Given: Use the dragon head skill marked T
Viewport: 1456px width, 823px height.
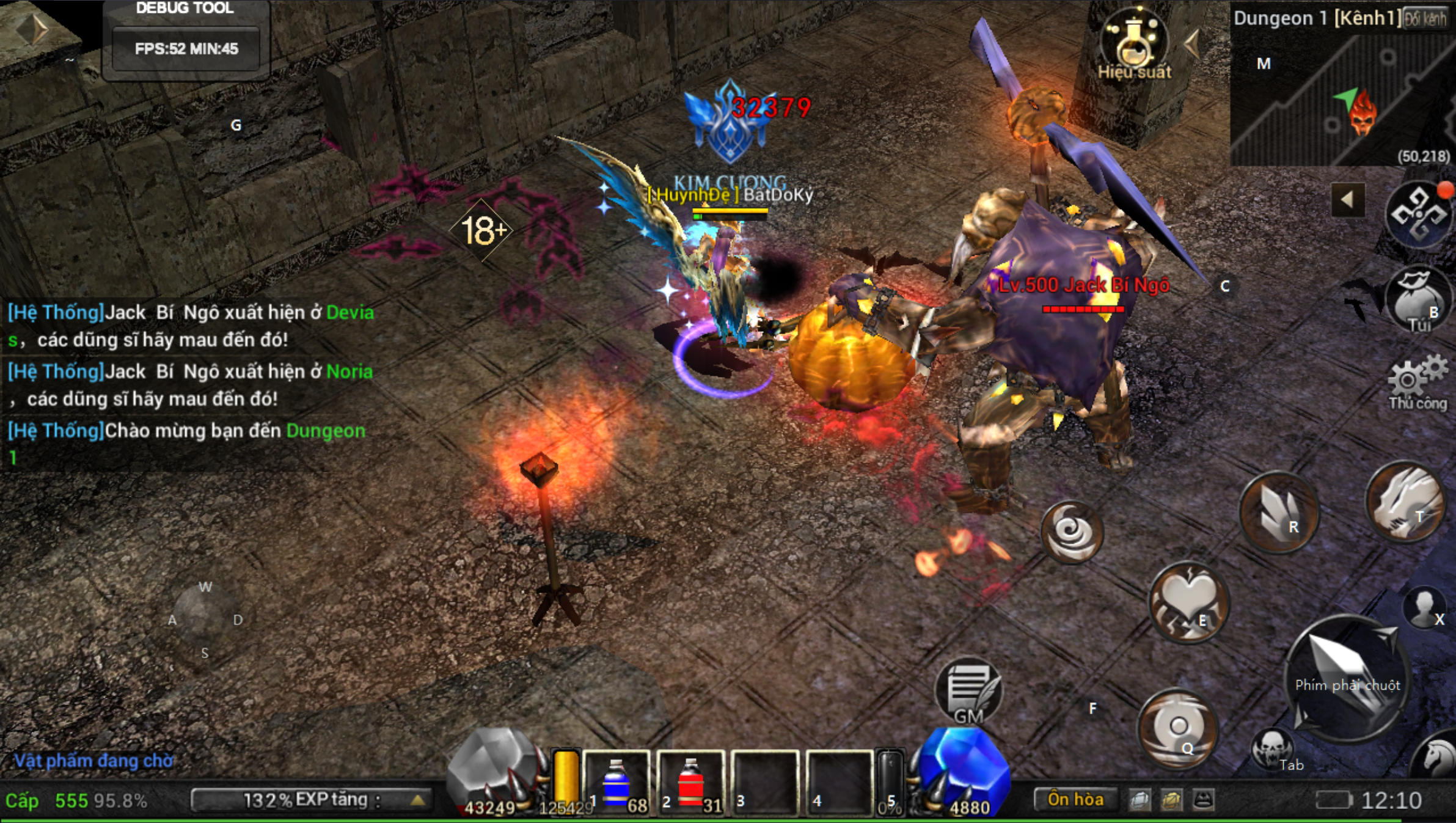Looking at the screenshot, I should 1405,502.
